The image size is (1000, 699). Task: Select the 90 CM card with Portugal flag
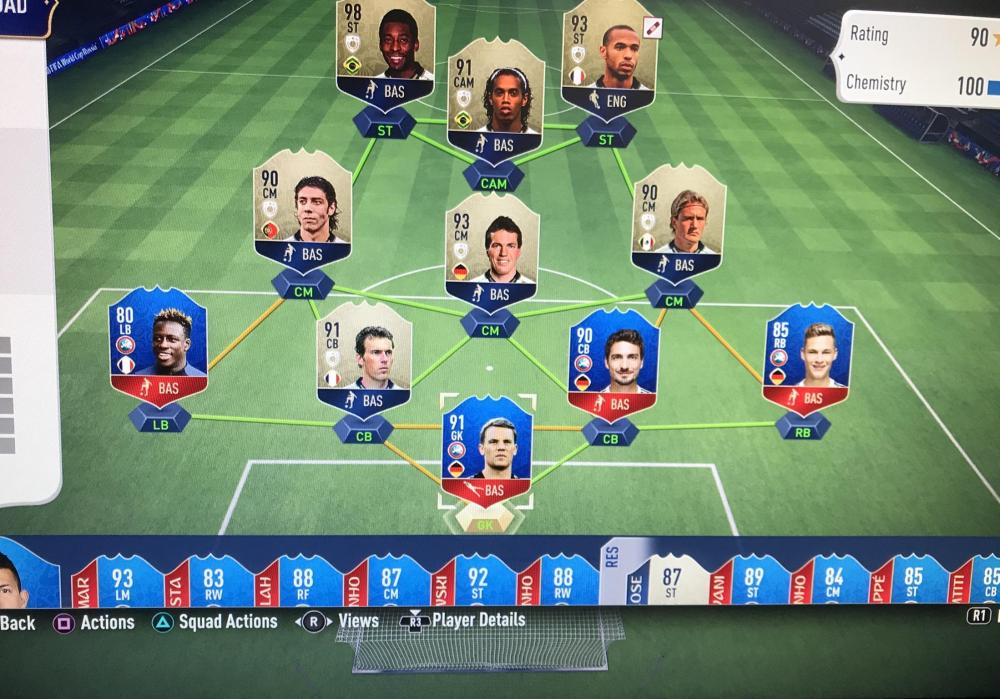[302, 209]
